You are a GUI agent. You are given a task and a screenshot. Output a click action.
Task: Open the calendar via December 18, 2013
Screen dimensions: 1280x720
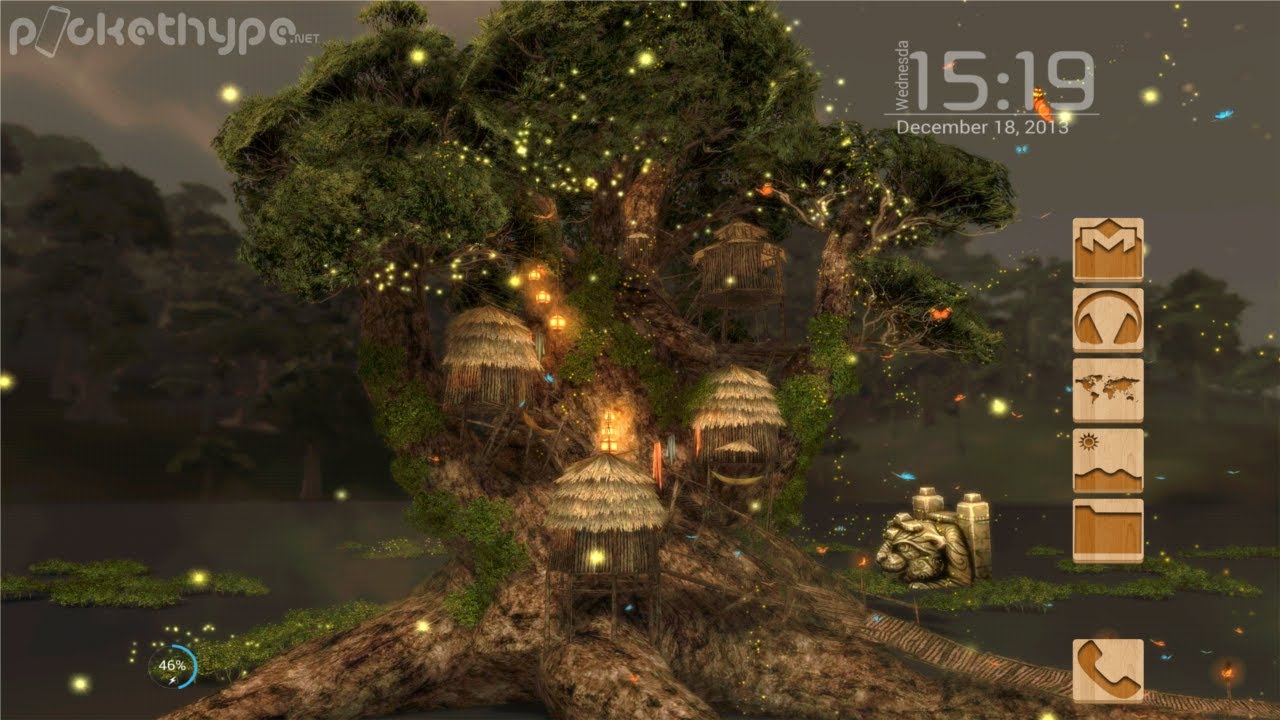(985, 125)
